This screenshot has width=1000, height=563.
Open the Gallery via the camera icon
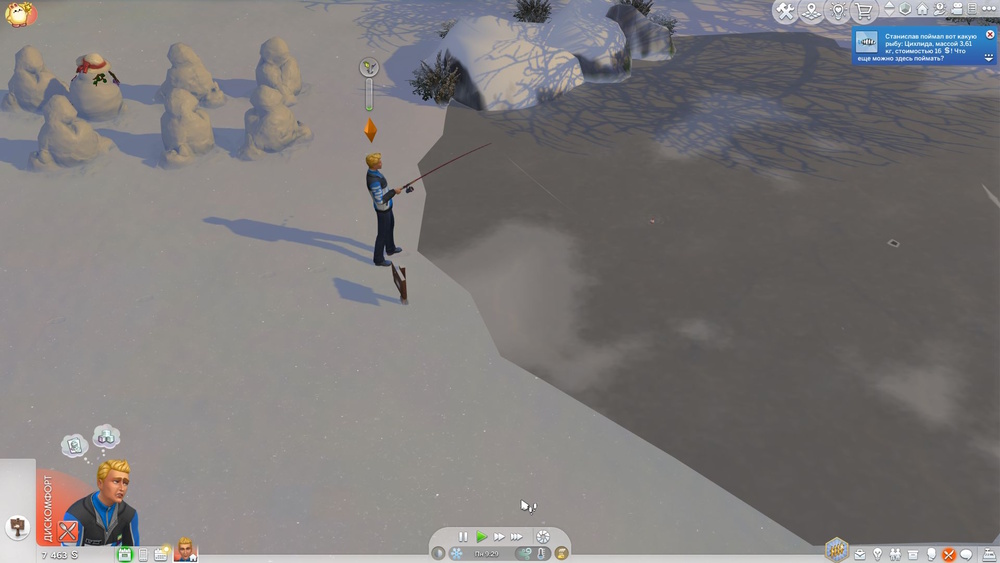(x=956, y=10)
